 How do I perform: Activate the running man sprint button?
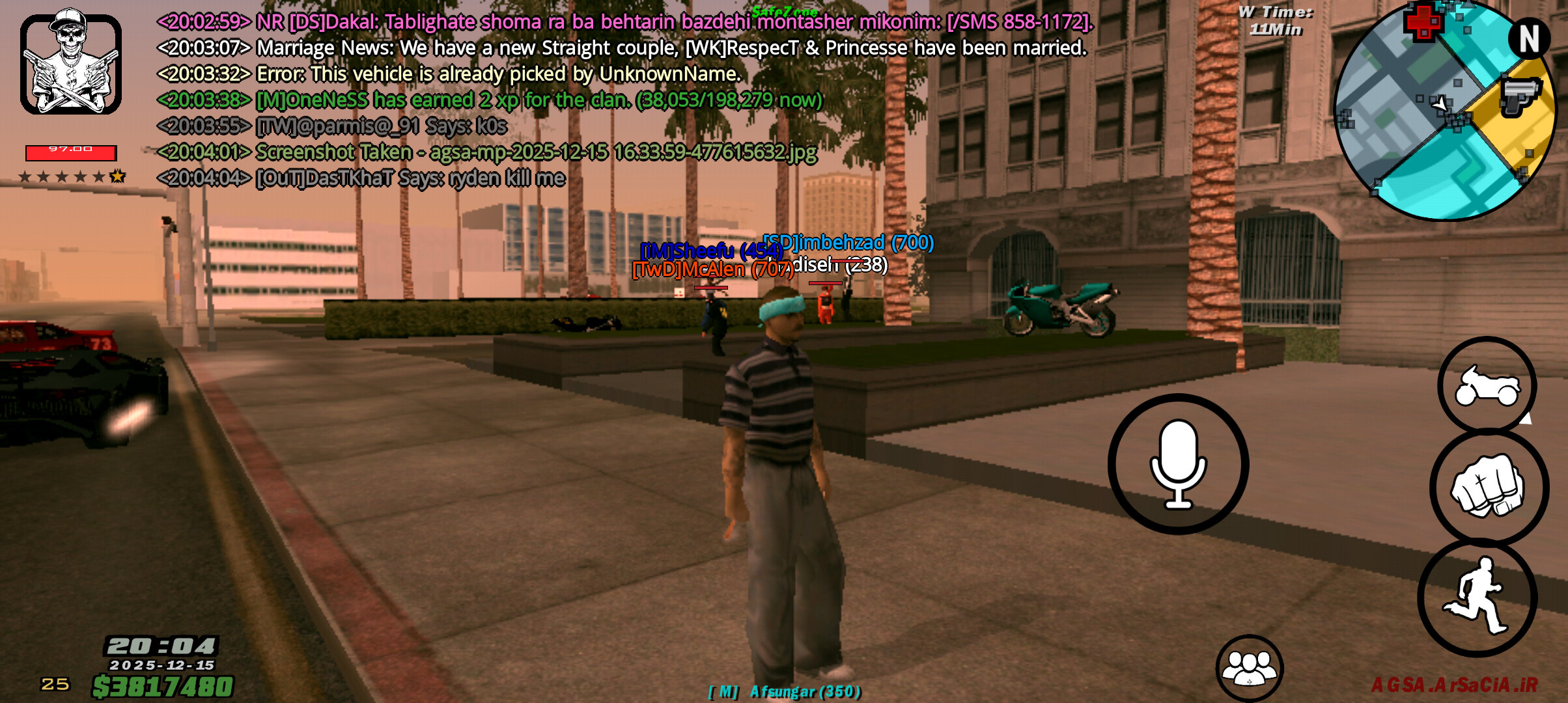[x=1477, y=598]
